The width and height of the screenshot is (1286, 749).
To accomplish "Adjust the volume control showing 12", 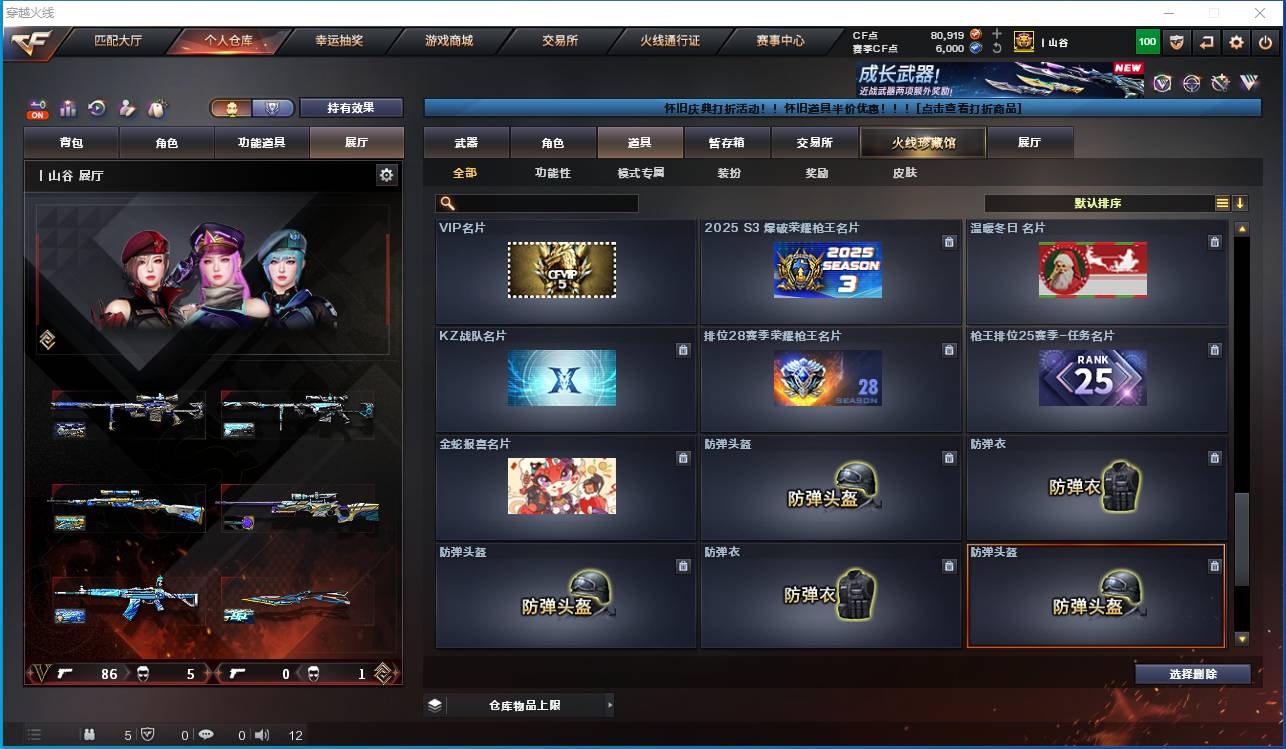I will tap(261, 735).
